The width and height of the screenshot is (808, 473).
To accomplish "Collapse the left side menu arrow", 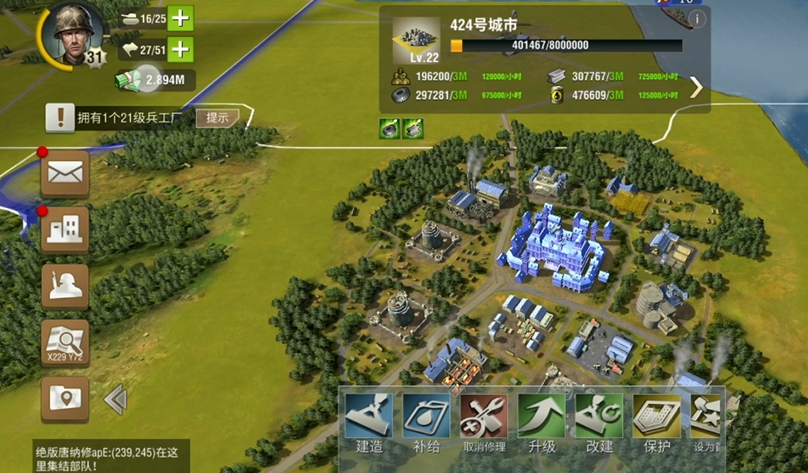I will [115, 400].
